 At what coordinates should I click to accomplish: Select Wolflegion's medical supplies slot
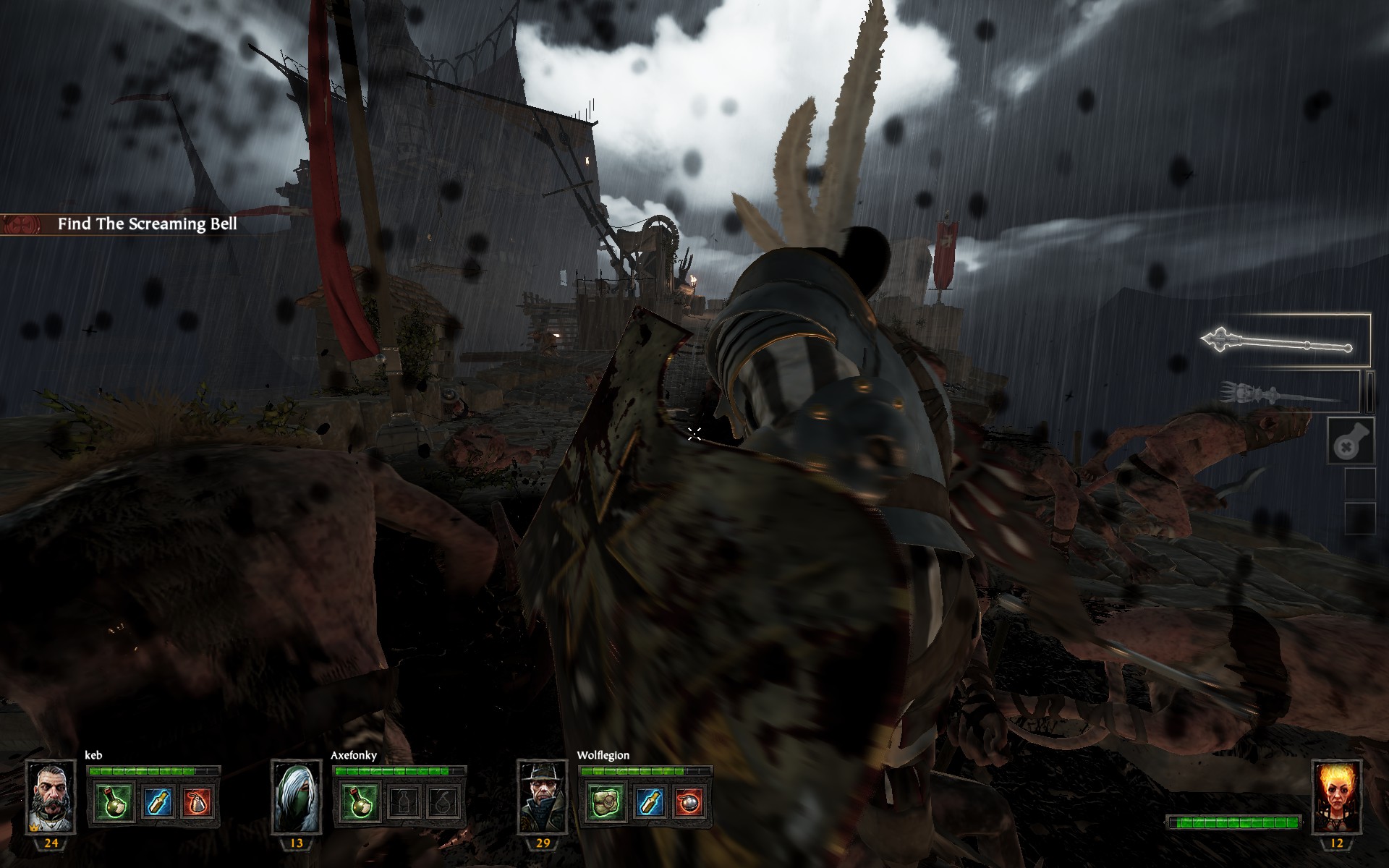pos(606,801)
